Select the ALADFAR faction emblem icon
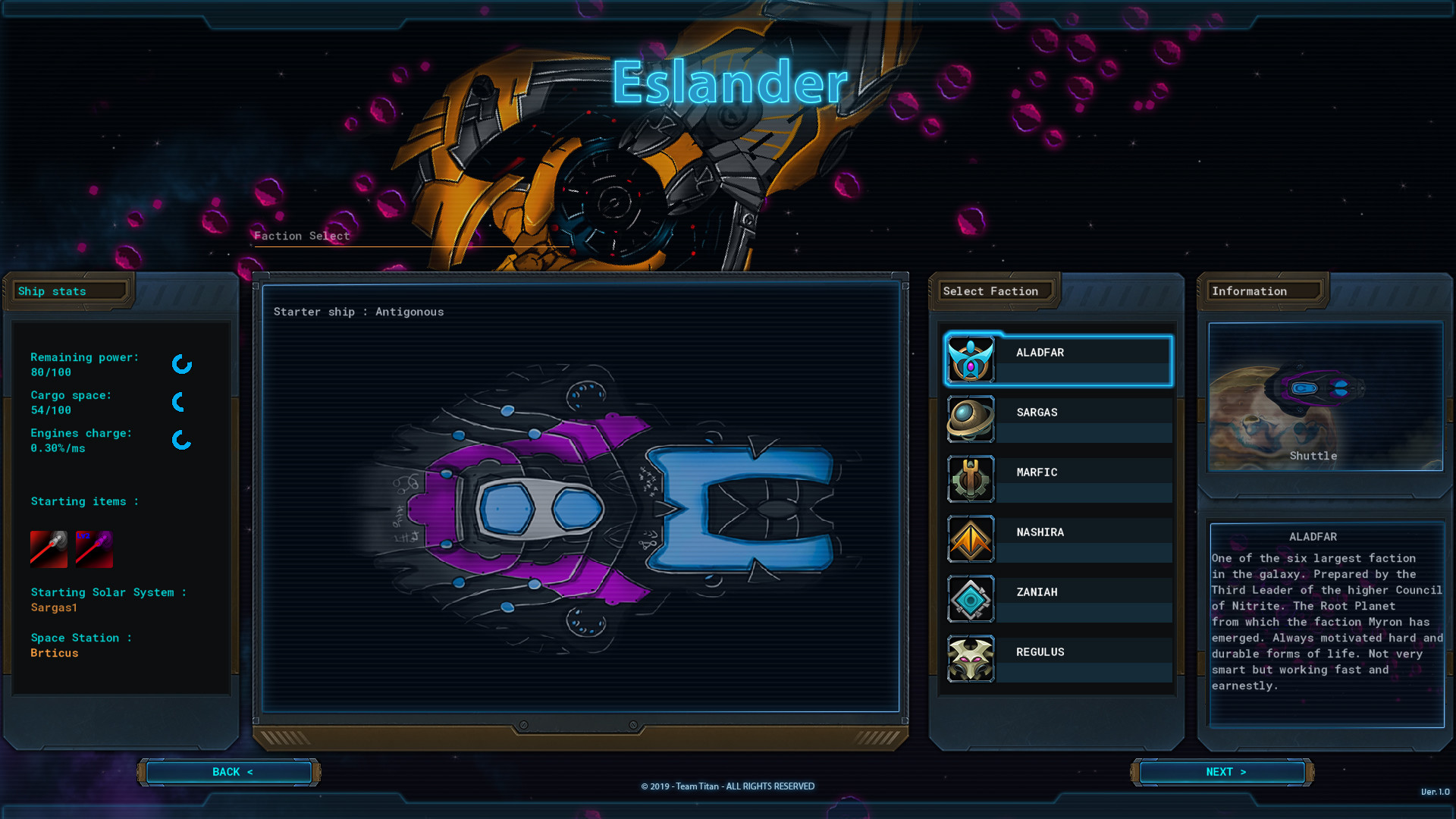The height and width of the screenshot is (819, 1456). tap(971, 359)
